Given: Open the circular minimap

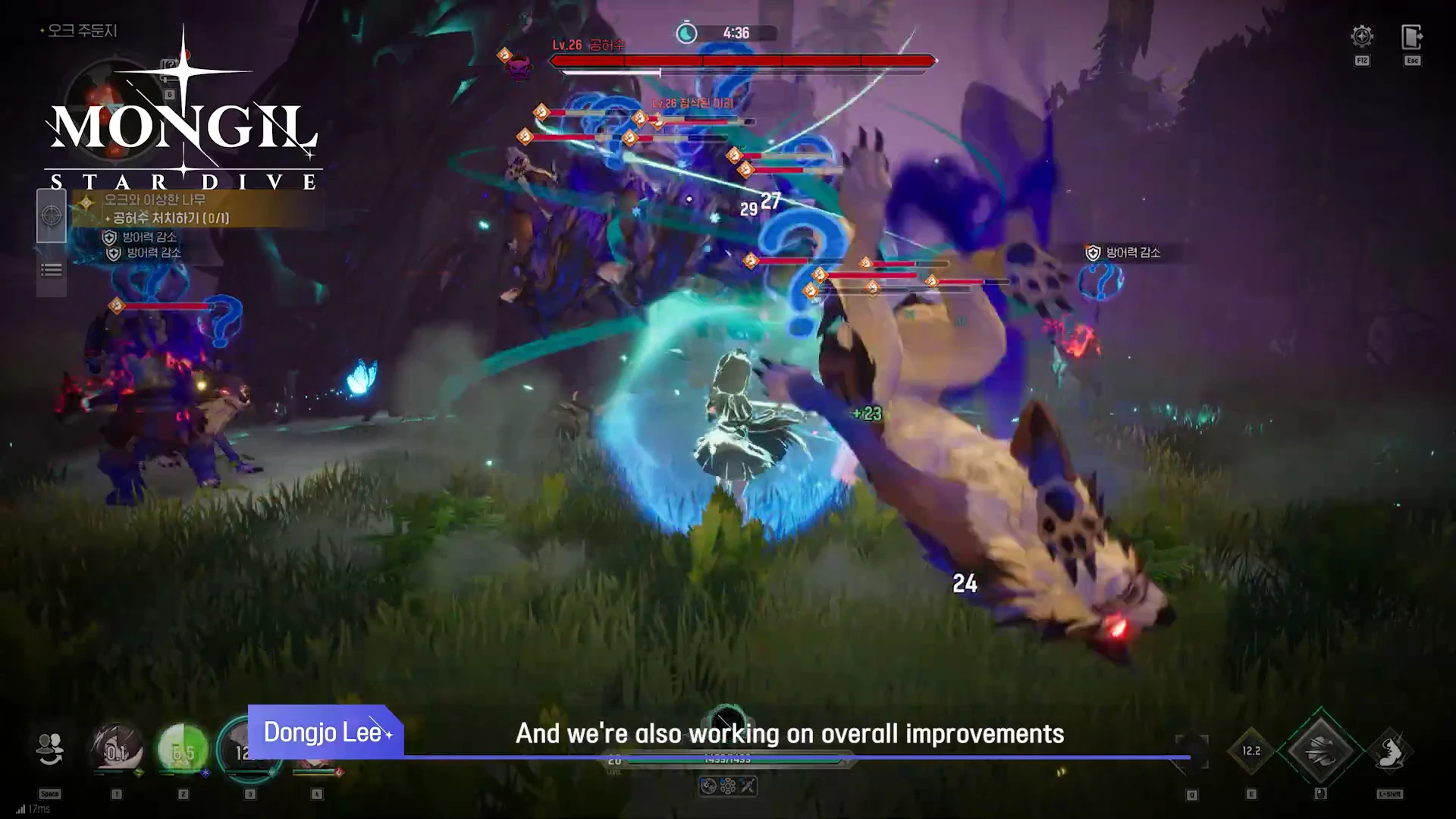Looking at the screenshot, I should 114,106.
